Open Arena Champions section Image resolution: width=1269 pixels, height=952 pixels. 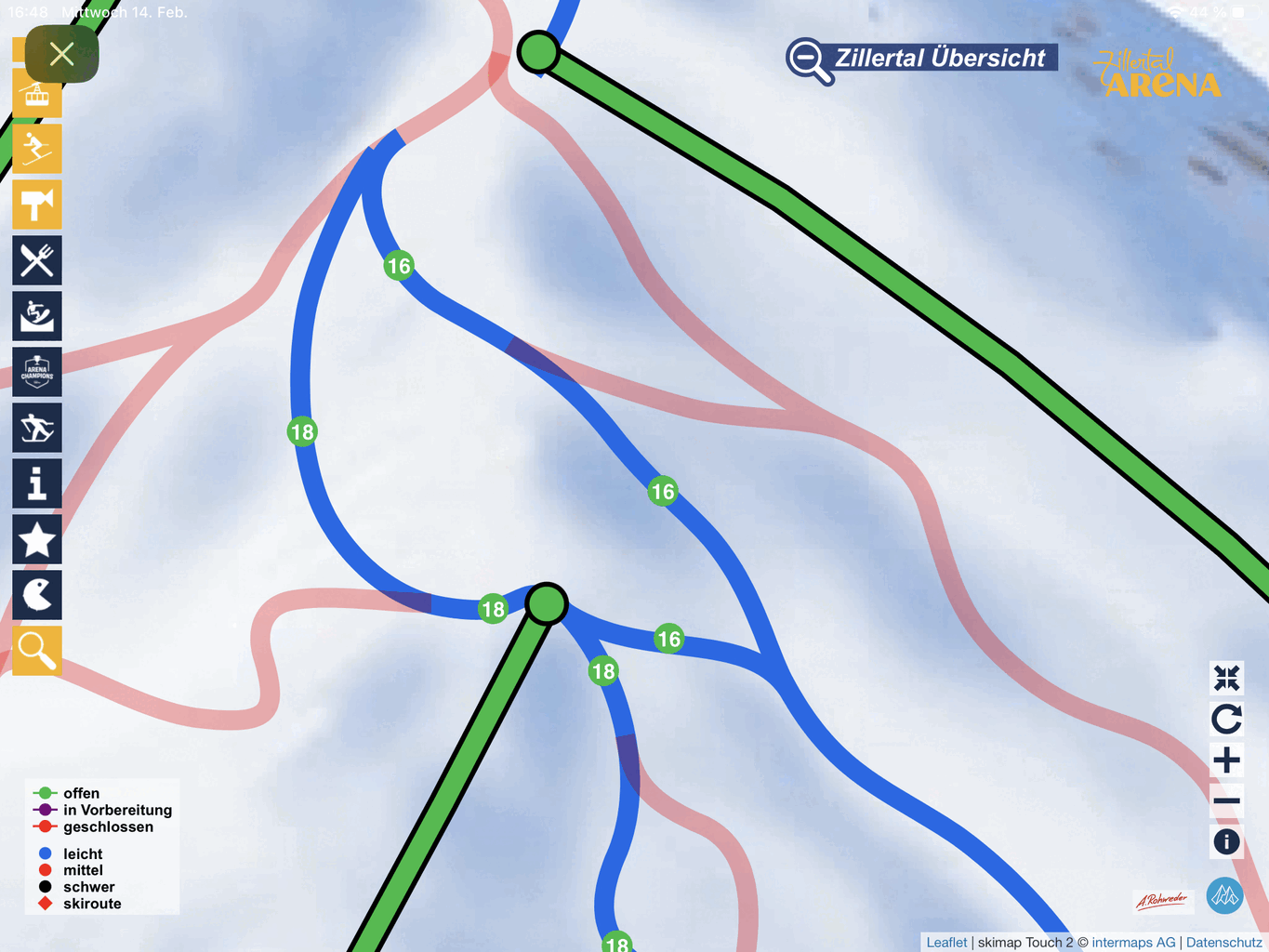37,372
